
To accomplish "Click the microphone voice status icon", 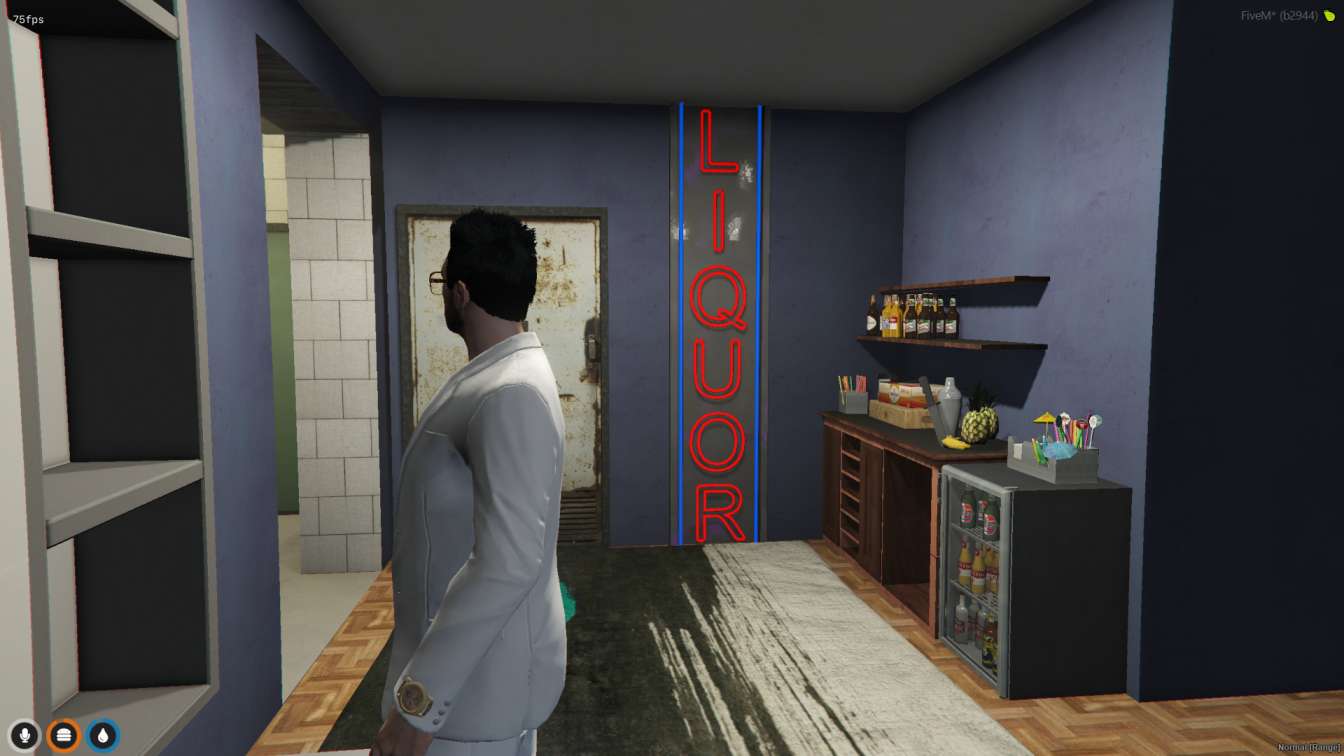I will point(24,736).
